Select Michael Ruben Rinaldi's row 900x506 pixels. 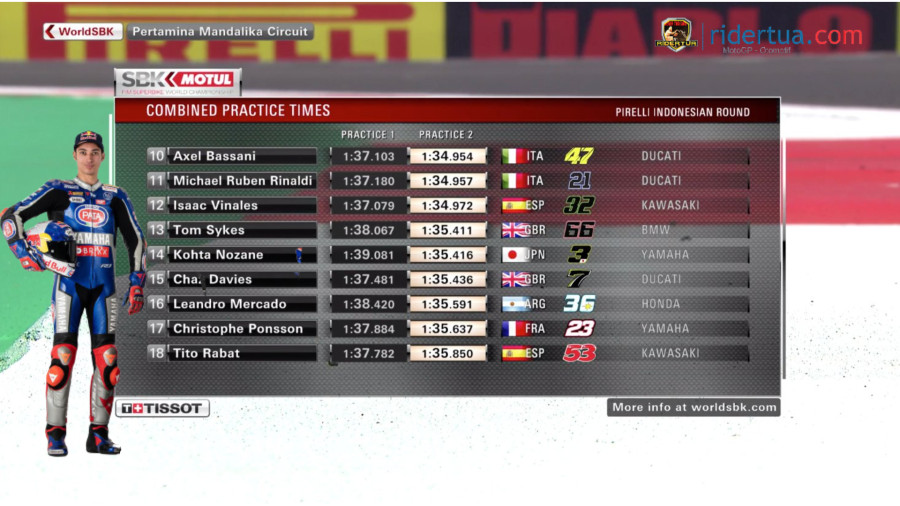coord(242,181)
